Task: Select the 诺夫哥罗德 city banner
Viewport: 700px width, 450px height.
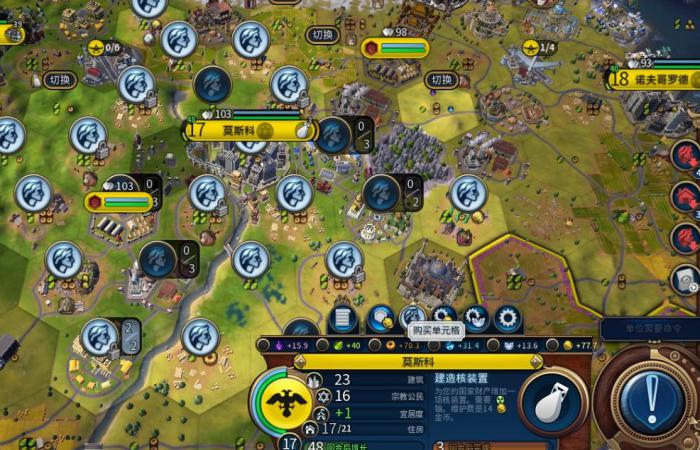Action: [660, 78]
